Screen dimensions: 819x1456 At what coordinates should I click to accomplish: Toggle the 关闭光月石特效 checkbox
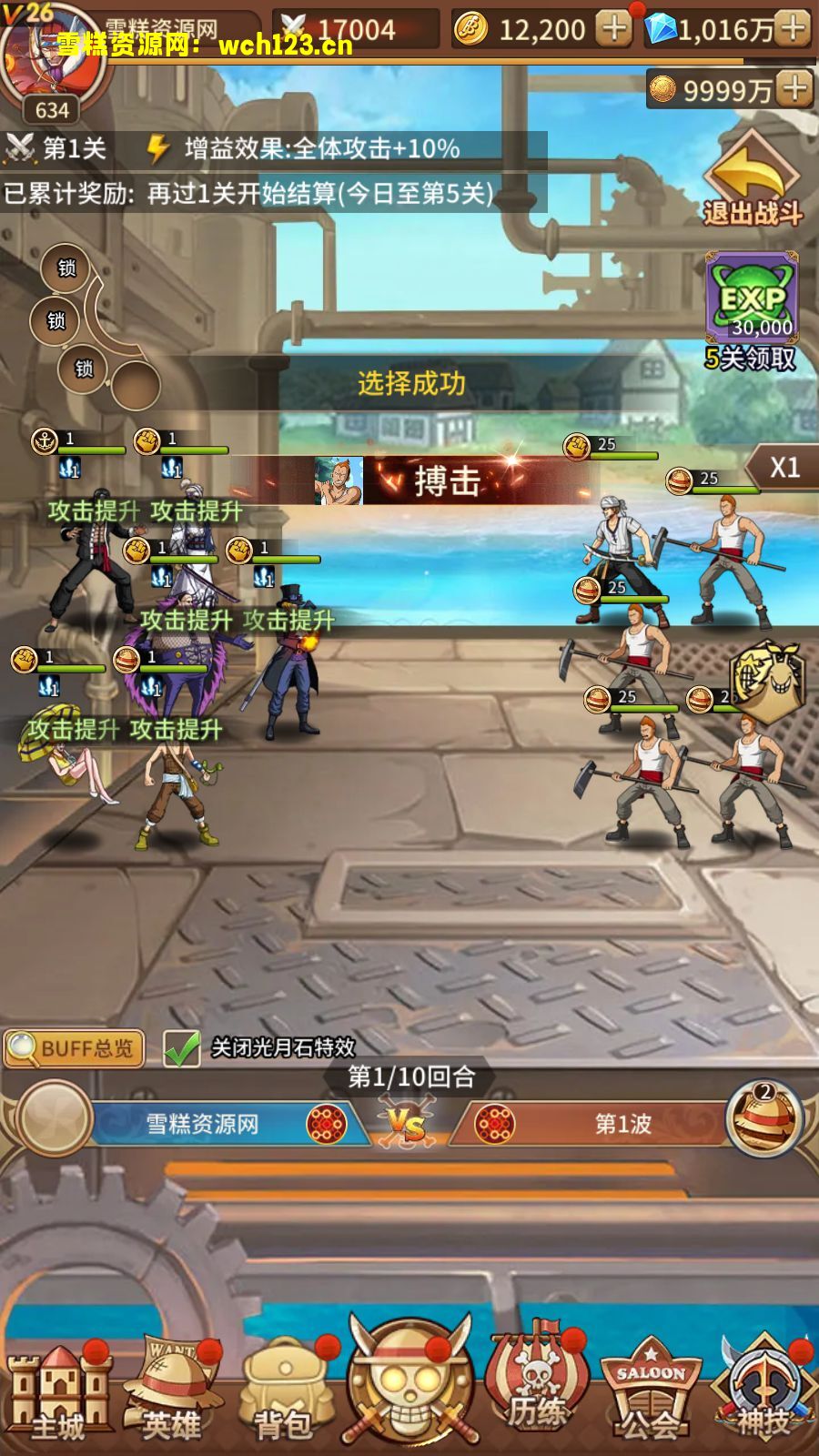click(x=182, y=1048)
